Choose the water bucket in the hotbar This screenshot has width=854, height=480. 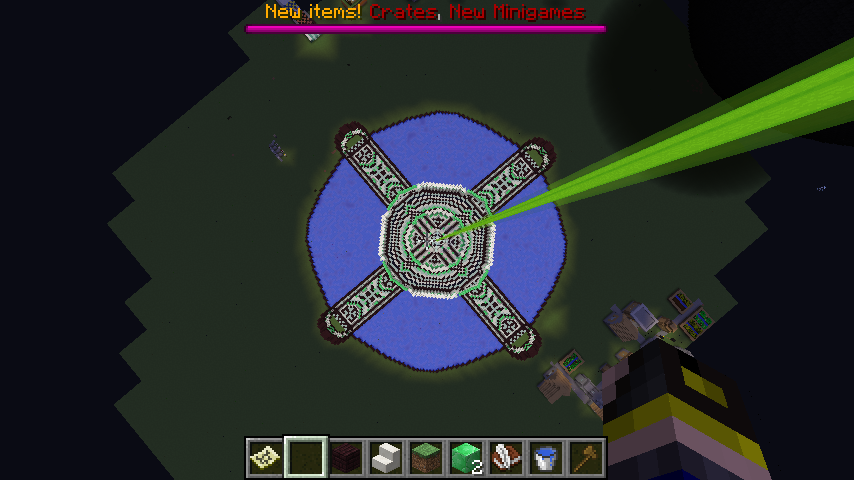[545, 457]
